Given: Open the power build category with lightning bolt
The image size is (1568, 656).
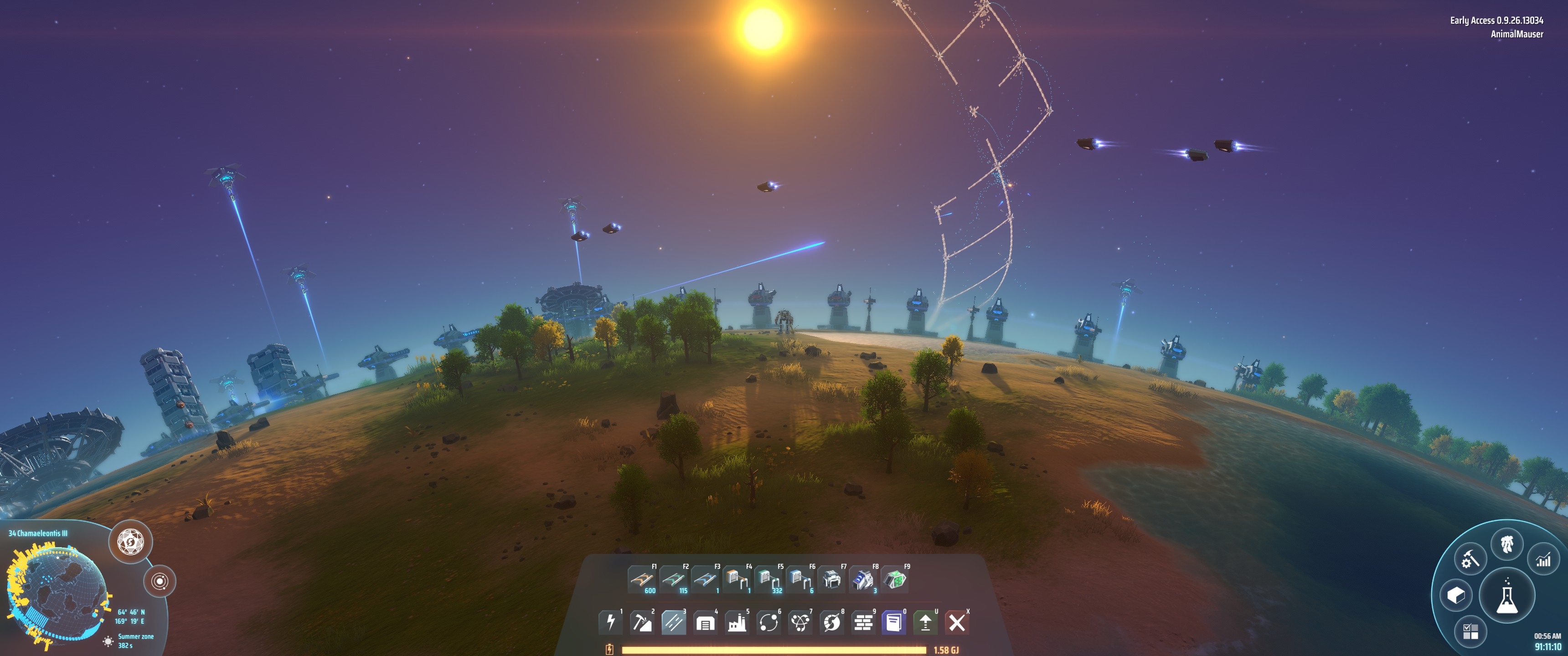Looking at the screenshot, I should [610, 623].
